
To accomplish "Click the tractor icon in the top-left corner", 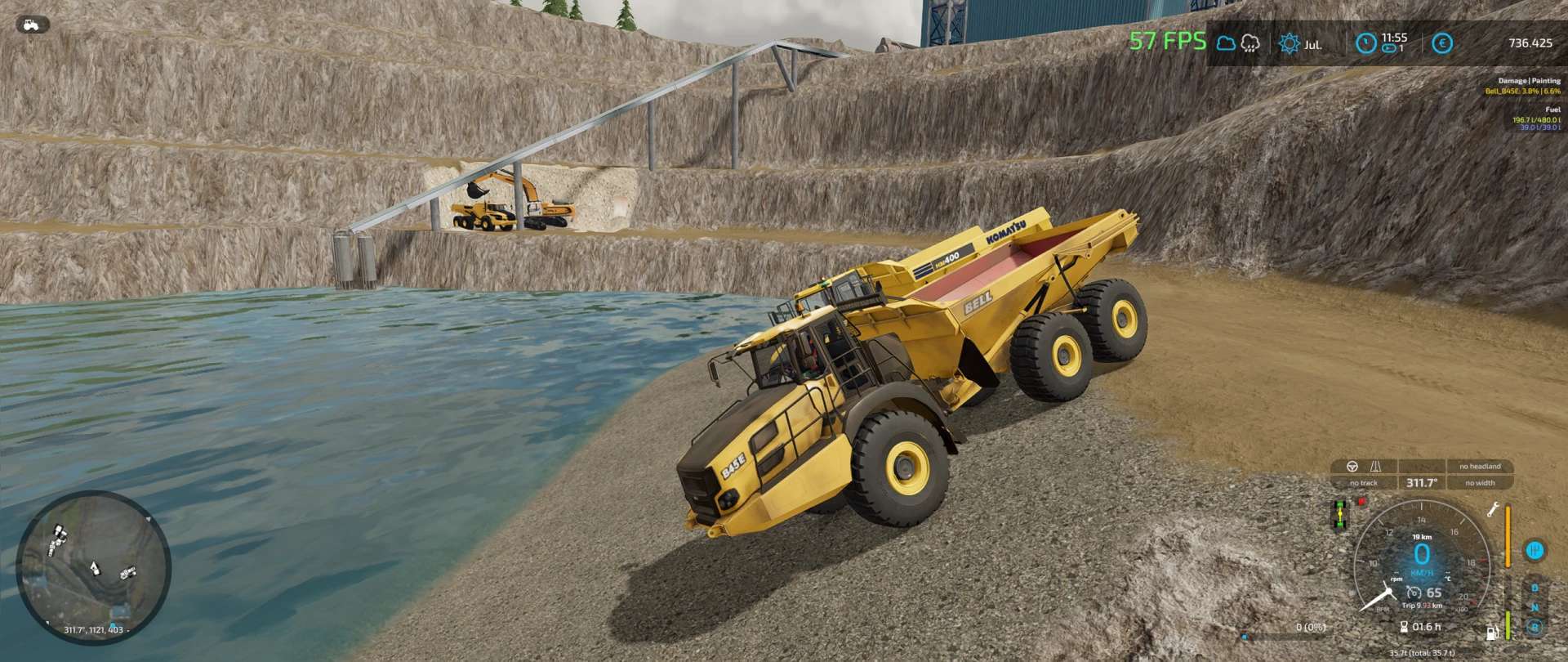I will [x=33, y=25].
